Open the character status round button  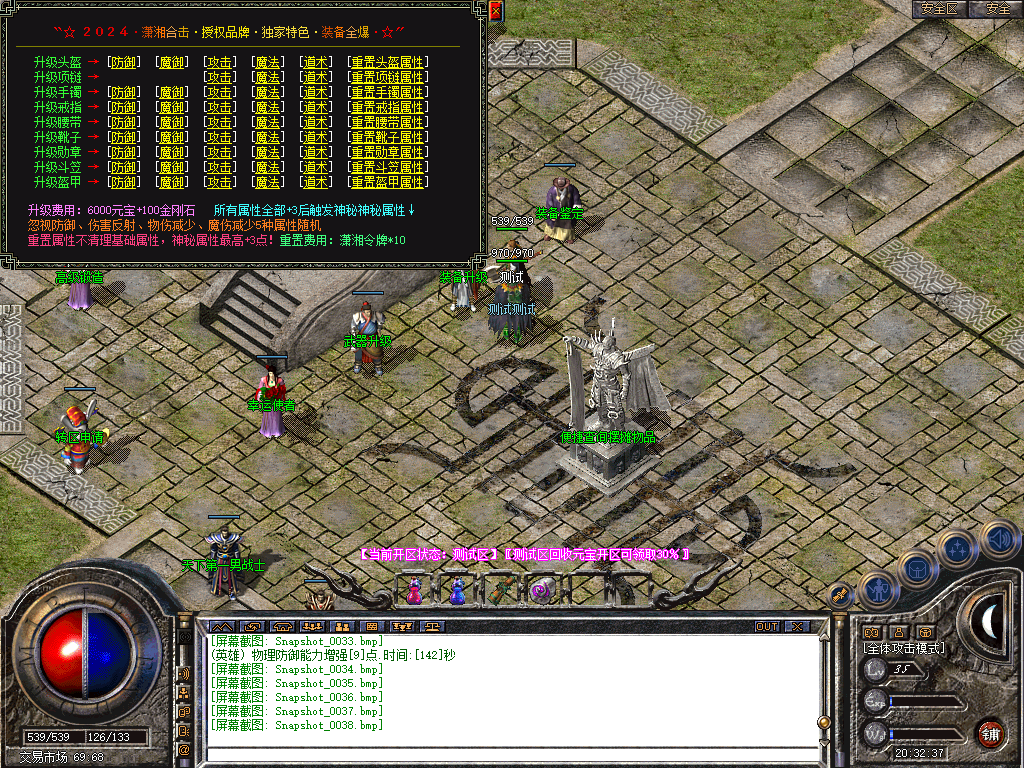(x=877, y=591)
